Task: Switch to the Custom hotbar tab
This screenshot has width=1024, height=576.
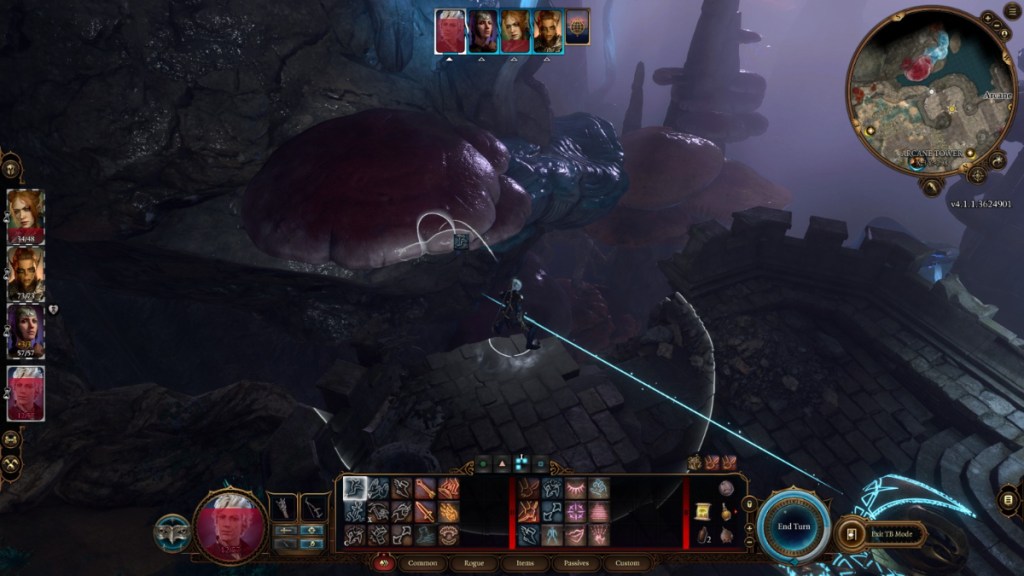Action: (x=626, y=564)
